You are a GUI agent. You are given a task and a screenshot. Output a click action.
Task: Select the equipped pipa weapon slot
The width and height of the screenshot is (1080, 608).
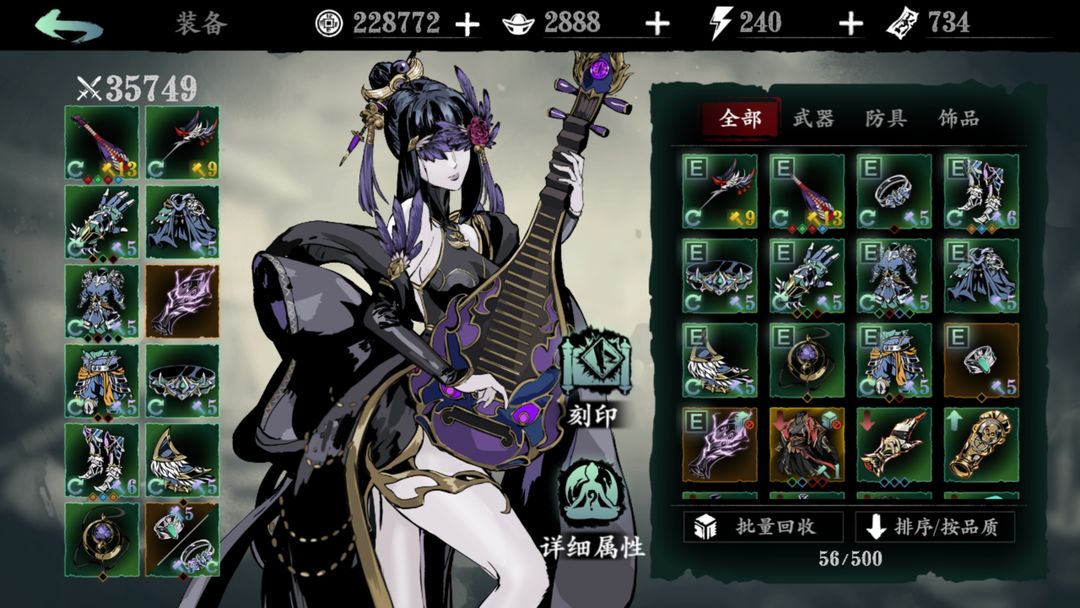pos(102,142)
